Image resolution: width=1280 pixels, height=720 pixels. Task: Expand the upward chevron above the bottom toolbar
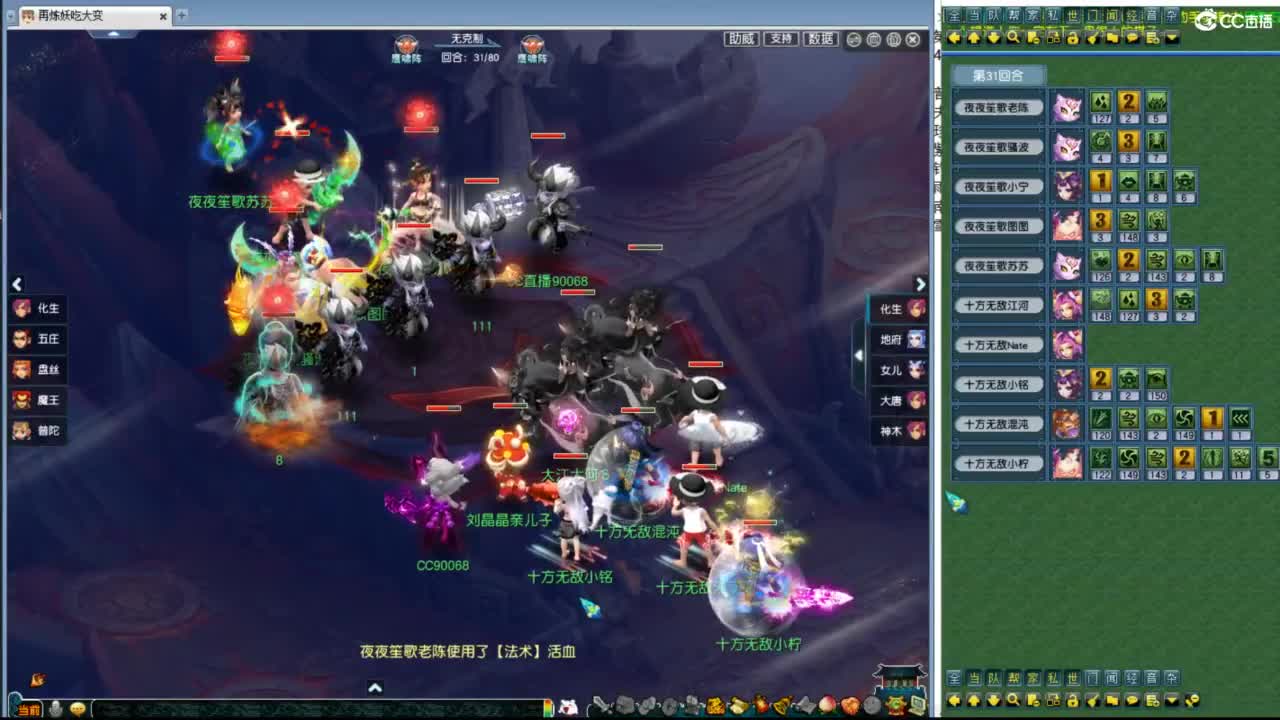click(x=375, y=688)
